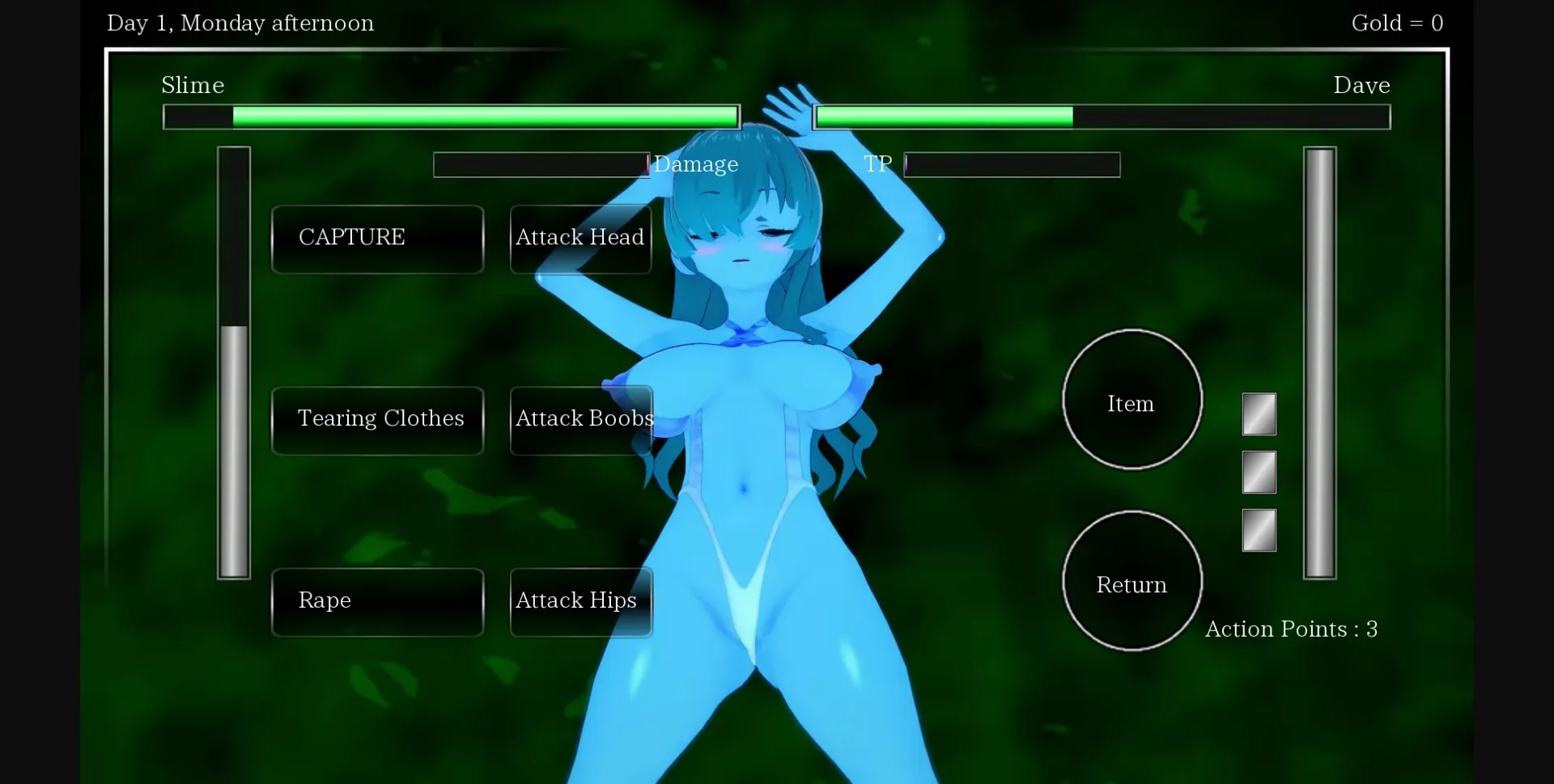Click the circular Return icon button

[1132, 582]
